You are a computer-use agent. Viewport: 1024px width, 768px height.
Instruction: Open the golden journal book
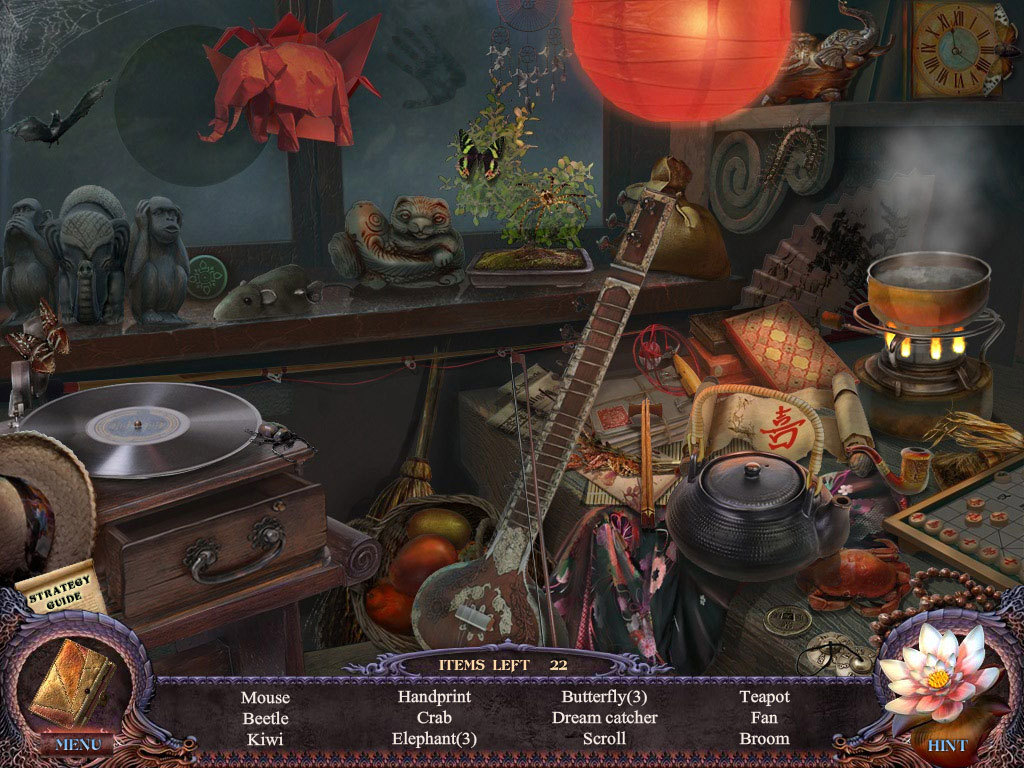[x=74, y=681]
